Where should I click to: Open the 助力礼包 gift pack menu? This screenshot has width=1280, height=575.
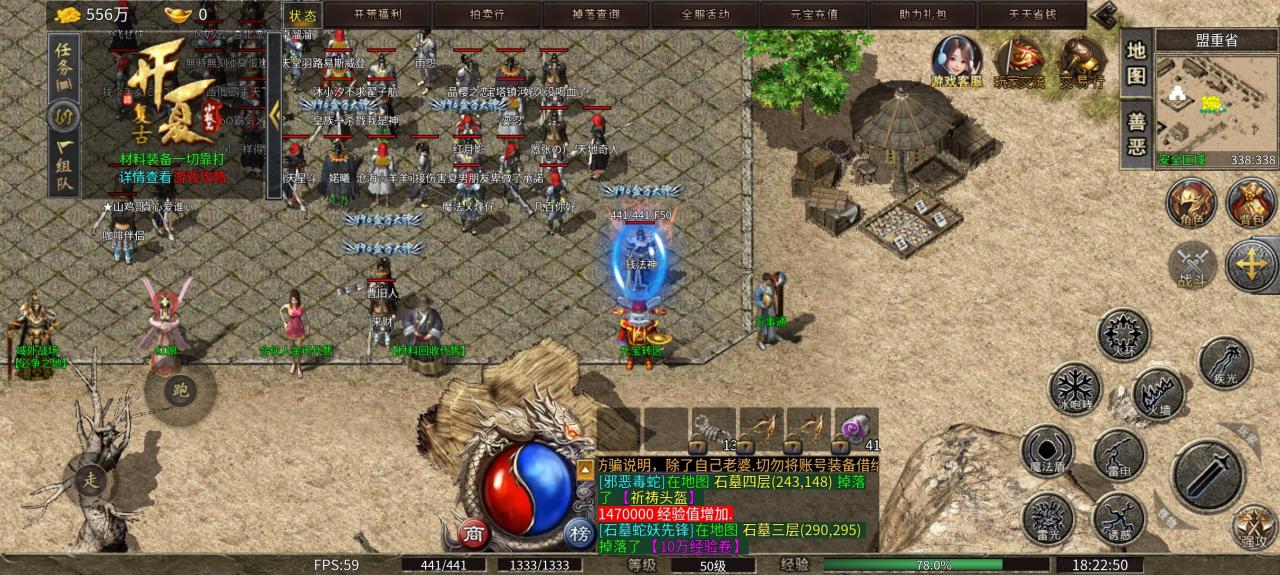click(921, 15)
